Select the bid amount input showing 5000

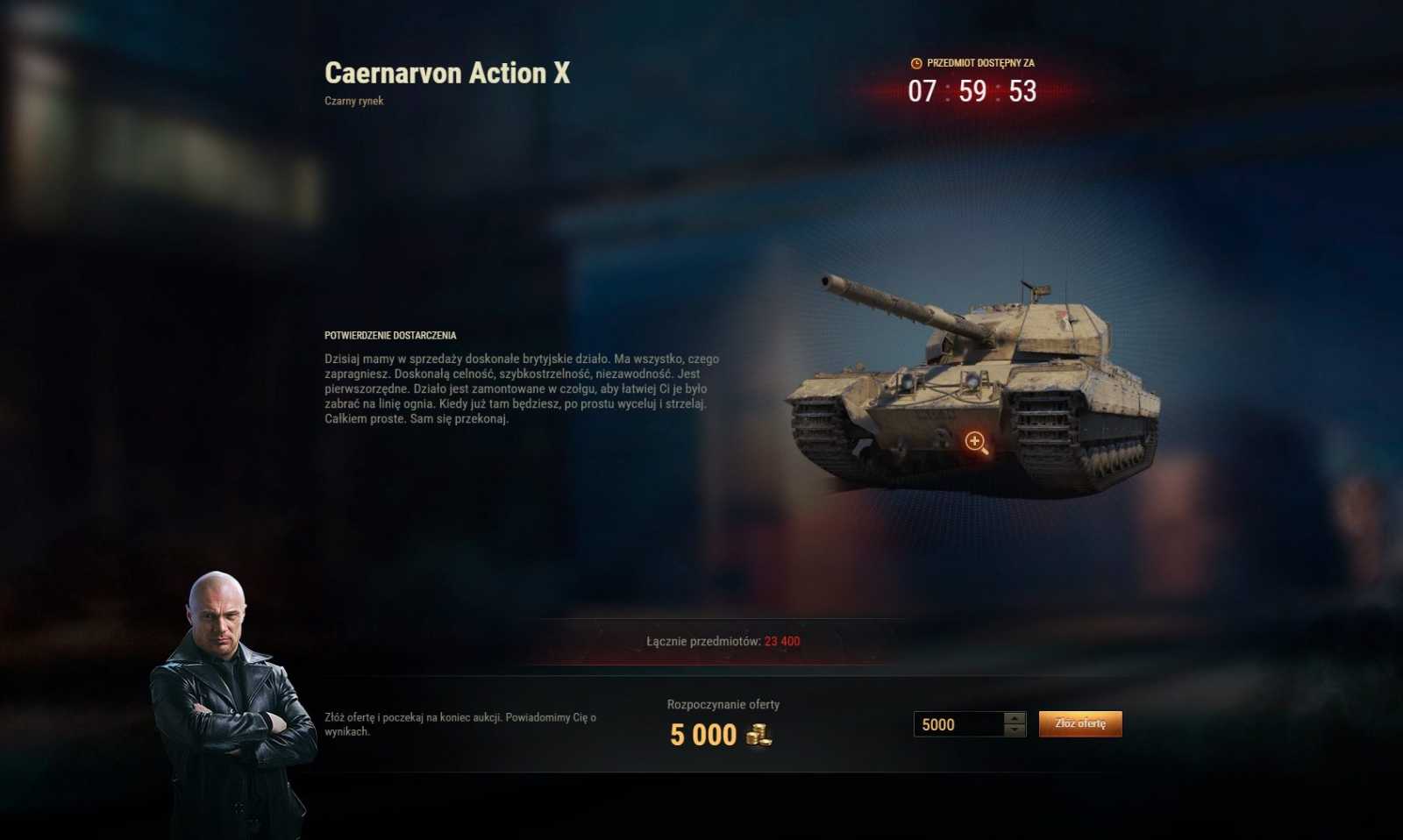(956, 724)
